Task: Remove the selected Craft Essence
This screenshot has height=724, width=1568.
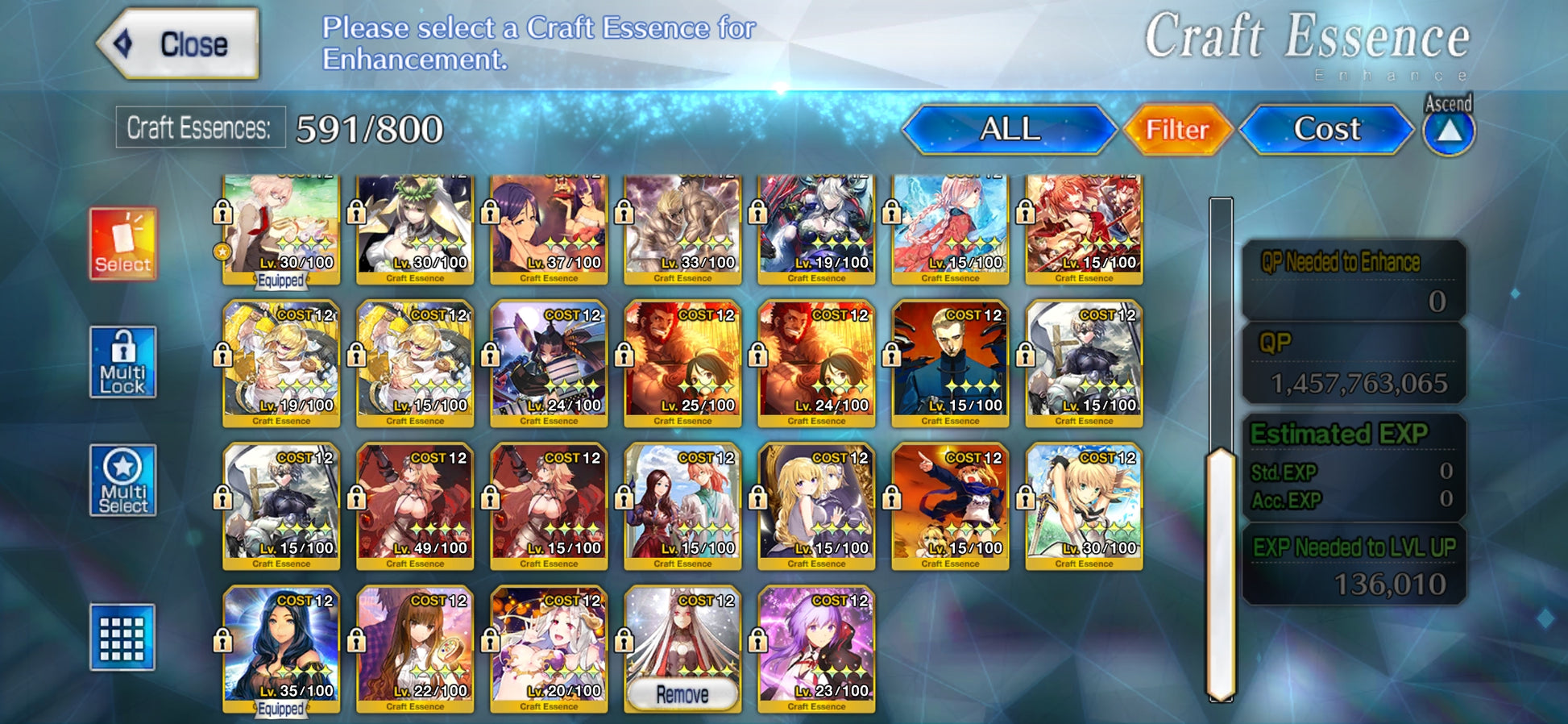Action: point(682,694)
